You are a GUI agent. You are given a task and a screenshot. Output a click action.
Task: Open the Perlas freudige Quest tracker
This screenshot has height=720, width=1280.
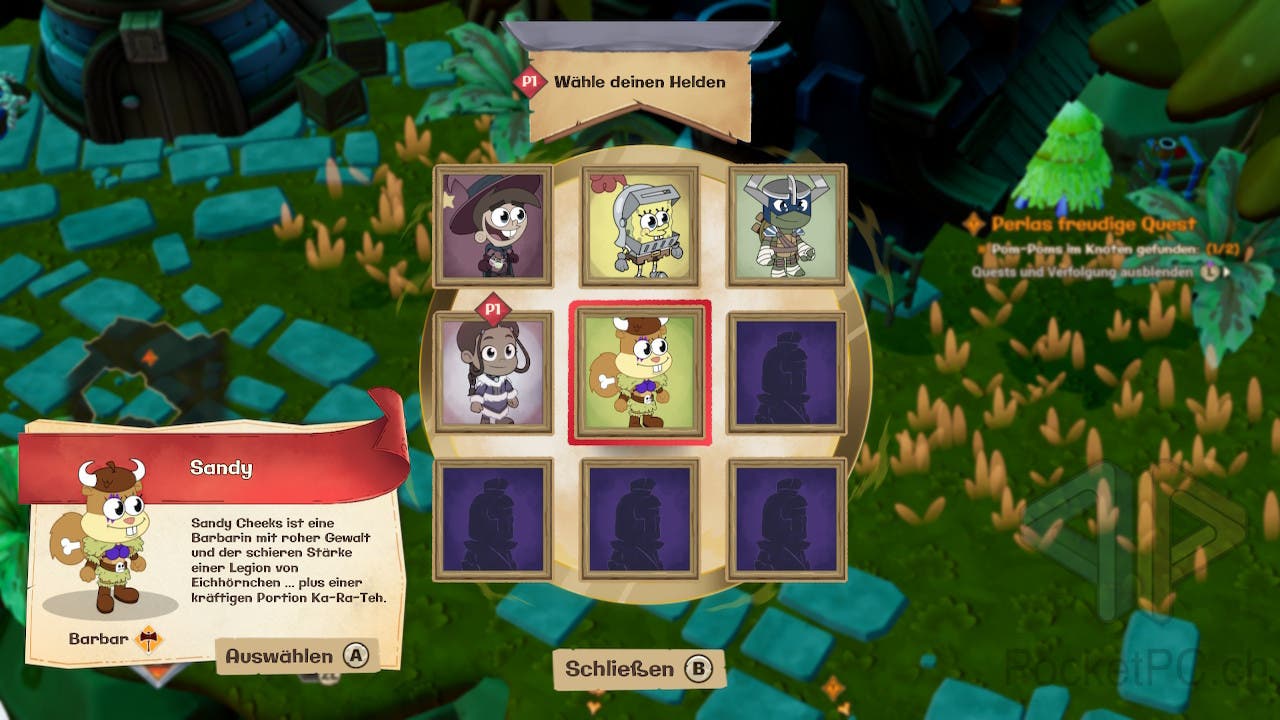pos(1092,224)
